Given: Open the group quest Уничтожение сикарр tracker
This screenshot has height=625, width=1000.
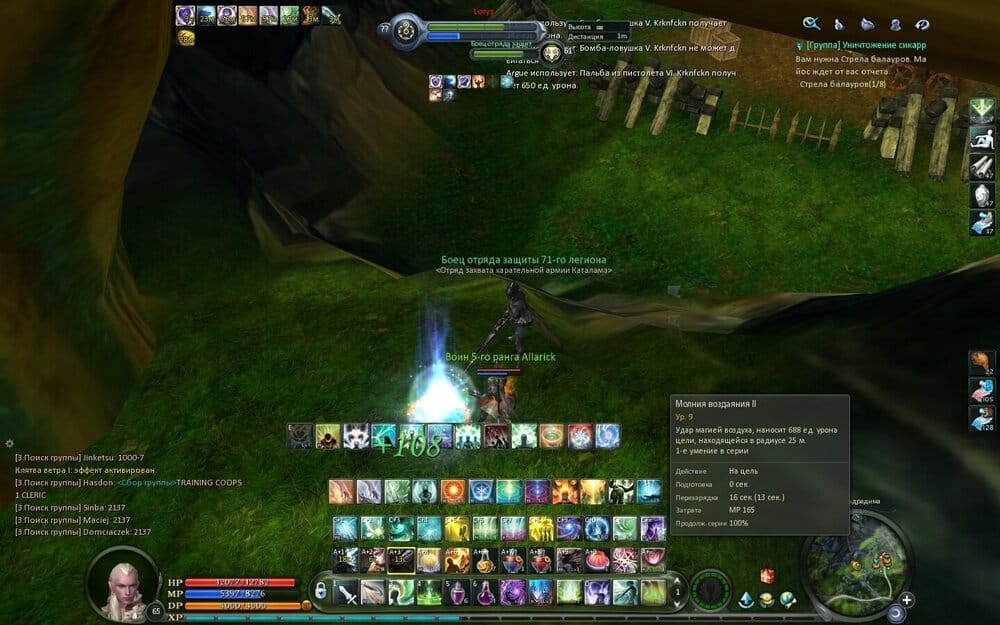Looking at the screenshot, I should coord(866,45).
